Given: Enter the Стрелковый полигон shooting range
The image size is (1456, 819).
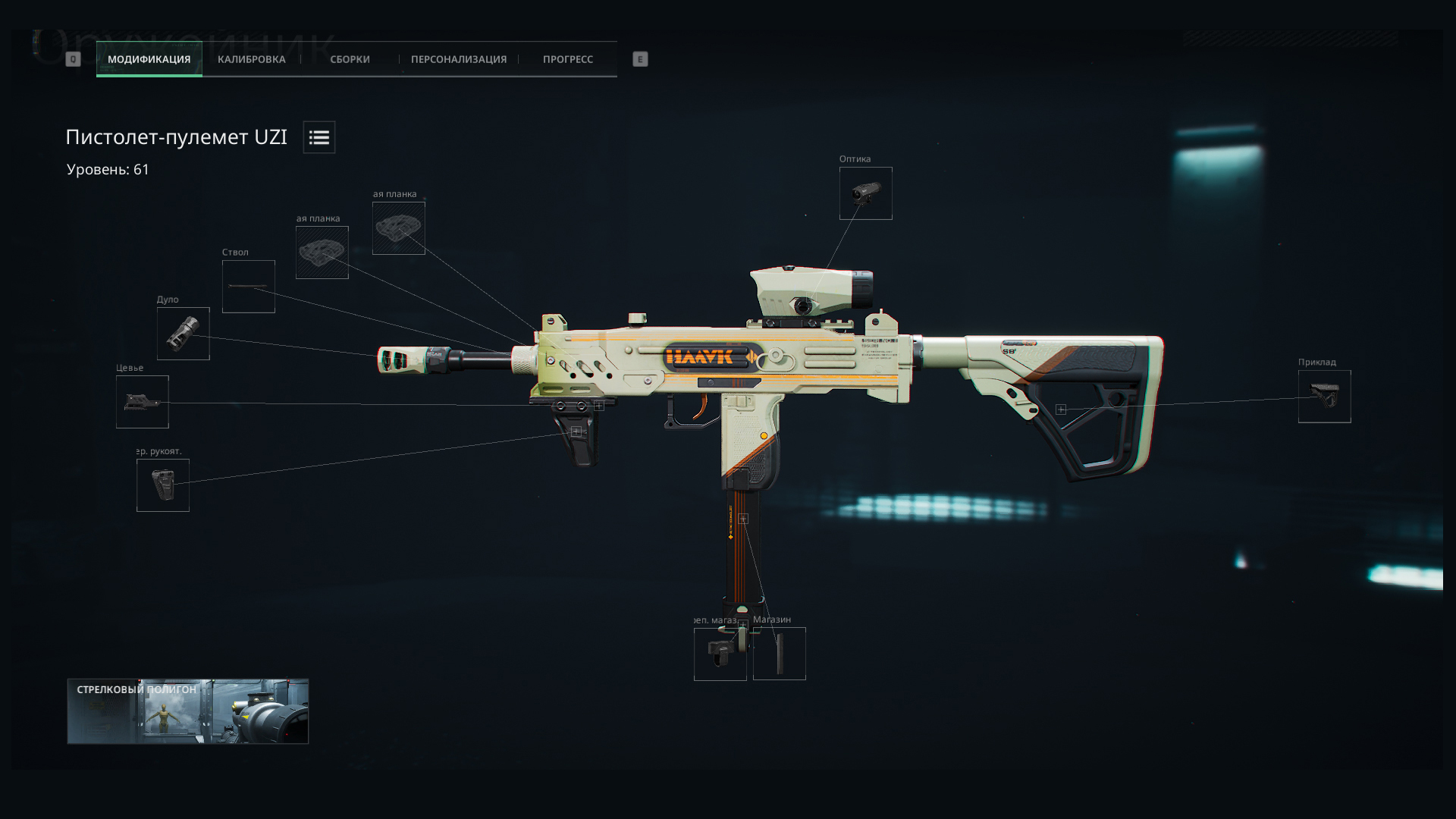Looking at the screenshot, I should click(187, 711).
